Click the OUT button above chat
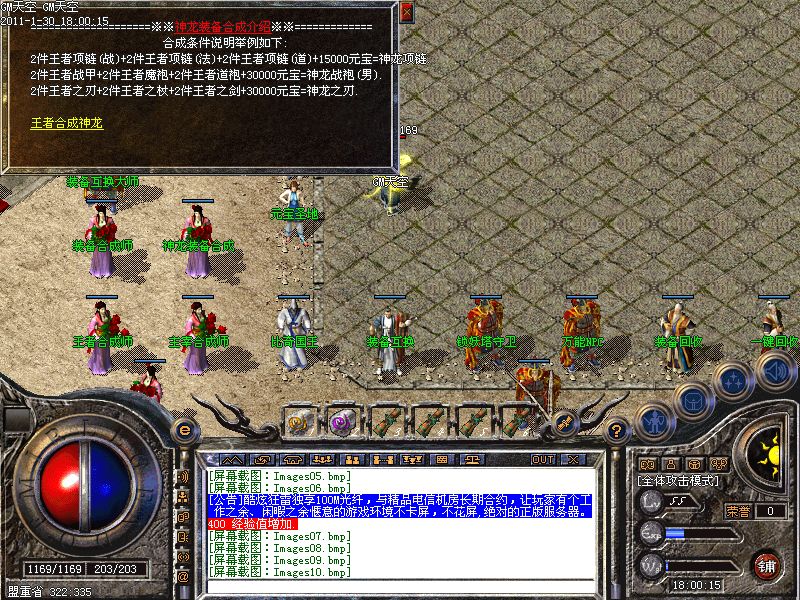The image size is (800, 600). pyautogui.click(x=543, y=459)
